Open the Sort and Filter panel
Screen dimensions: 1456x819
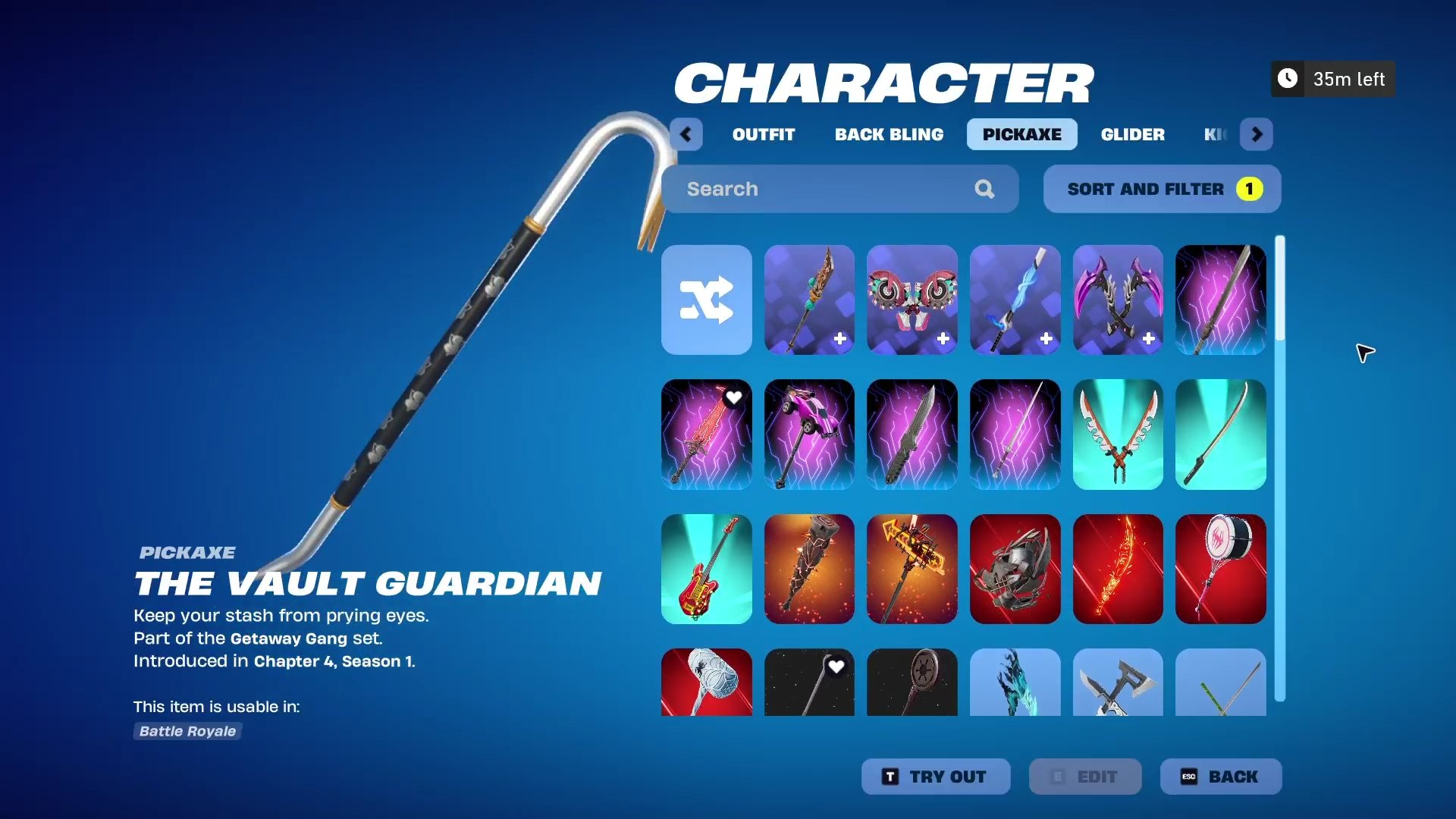(x=1145, y=189)
